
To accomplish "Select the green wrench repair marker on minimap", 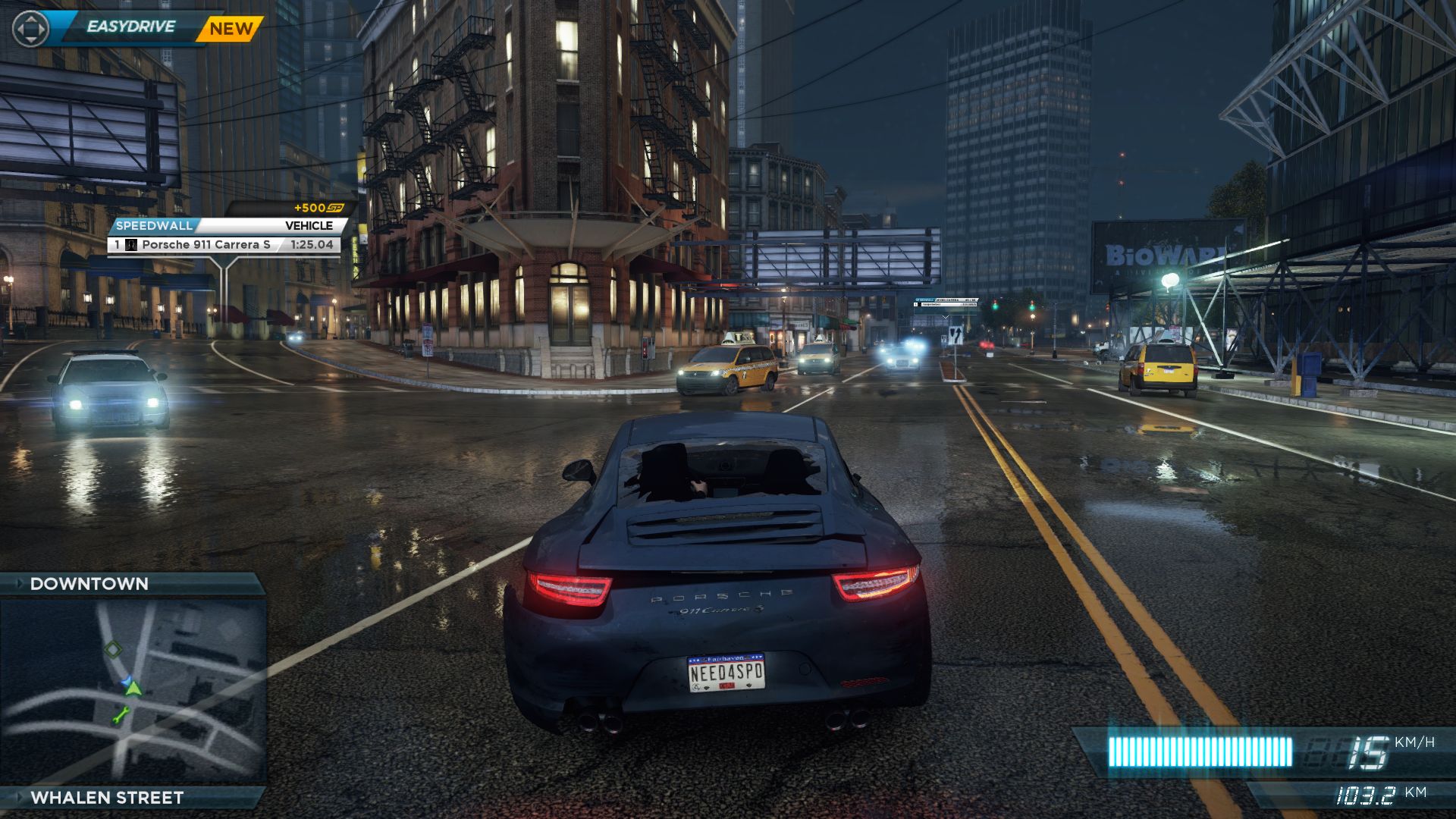I will [120, 714].
